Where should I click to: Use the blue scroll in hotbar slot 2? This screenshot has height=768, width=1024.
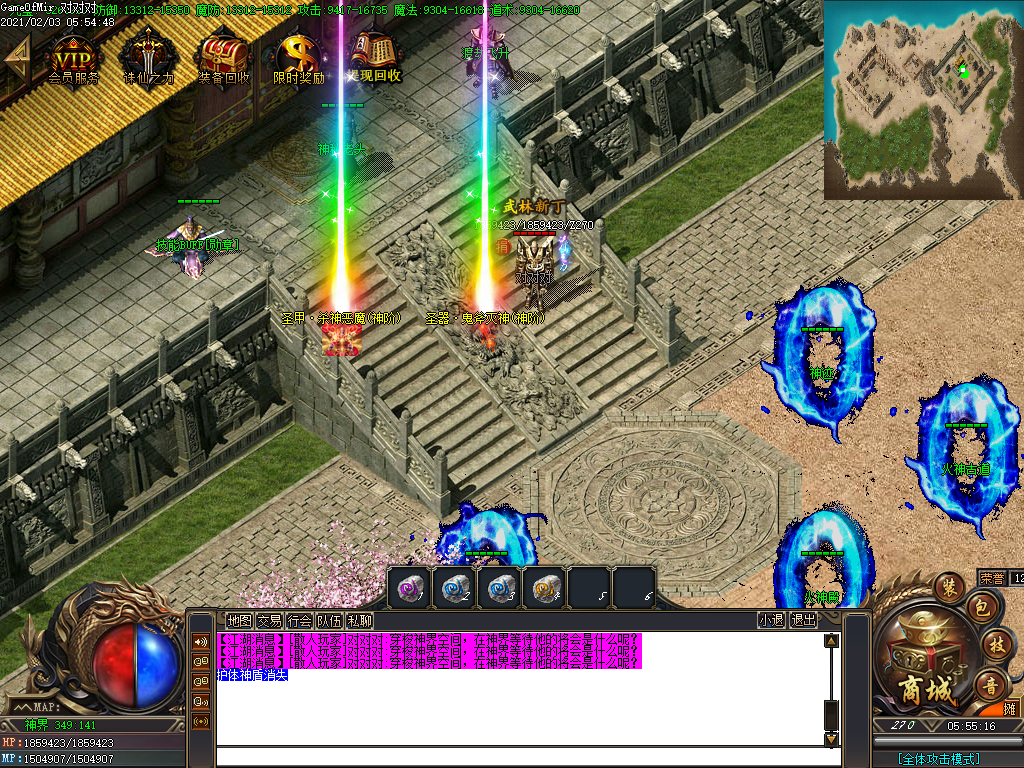[454, 588]
